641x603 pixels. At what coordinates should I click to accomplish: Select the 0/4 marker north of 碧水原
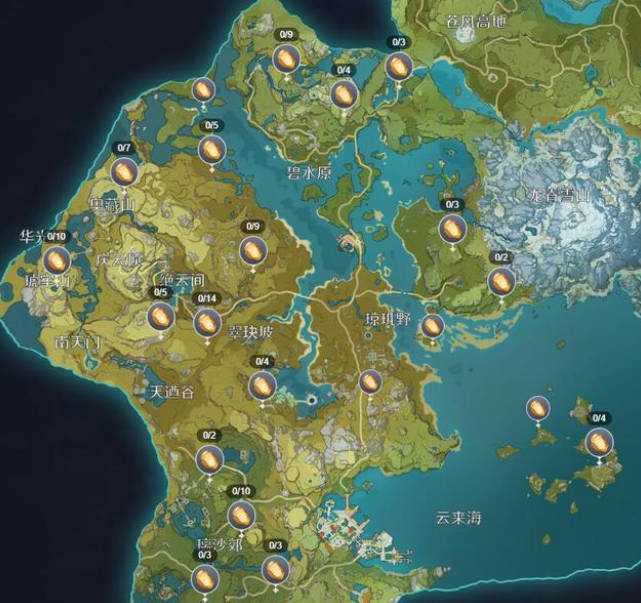[x=343, y=94]
